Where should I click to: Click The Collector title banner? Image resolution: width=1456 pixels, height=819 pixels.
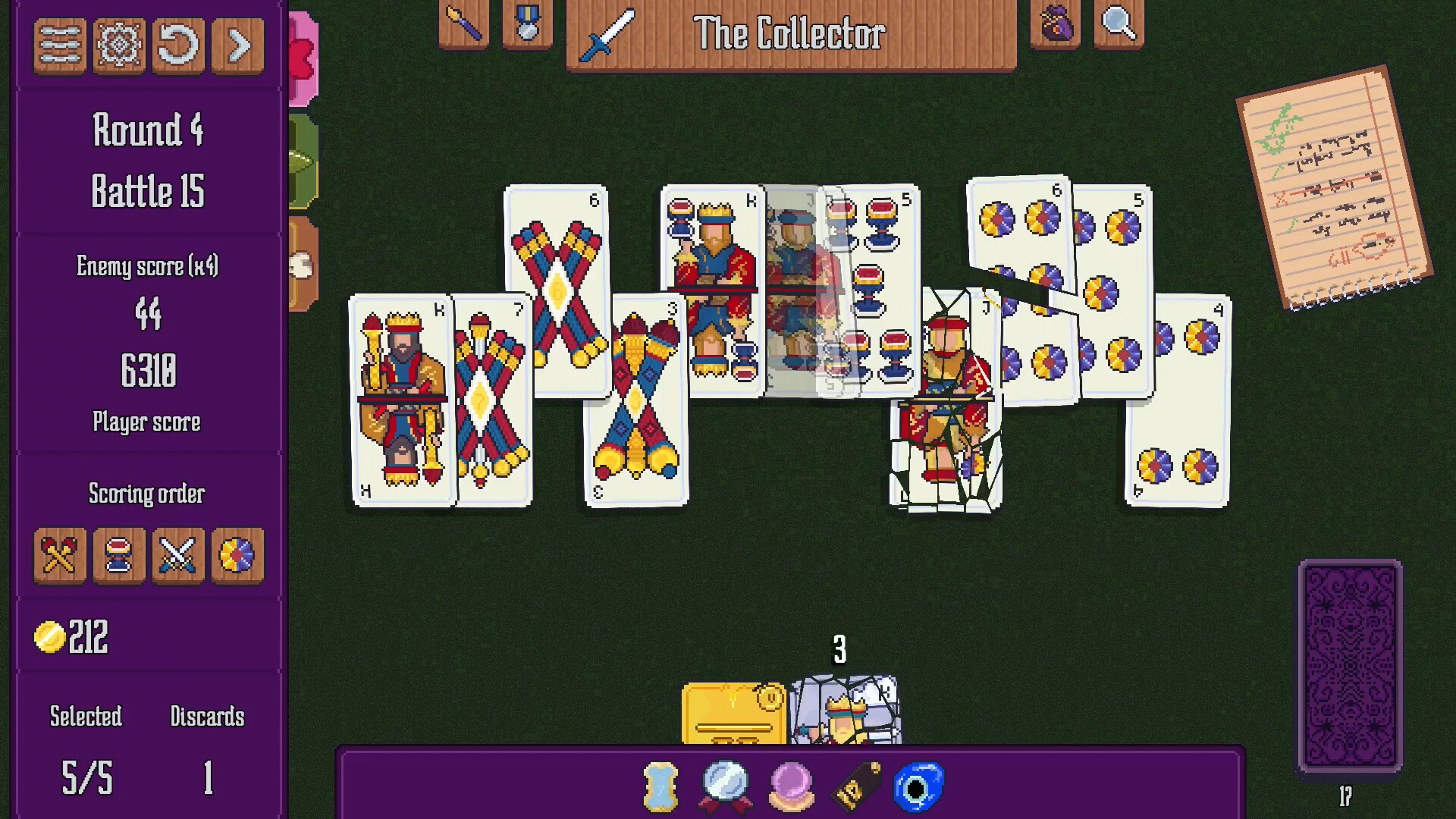(x=792, y=33)
